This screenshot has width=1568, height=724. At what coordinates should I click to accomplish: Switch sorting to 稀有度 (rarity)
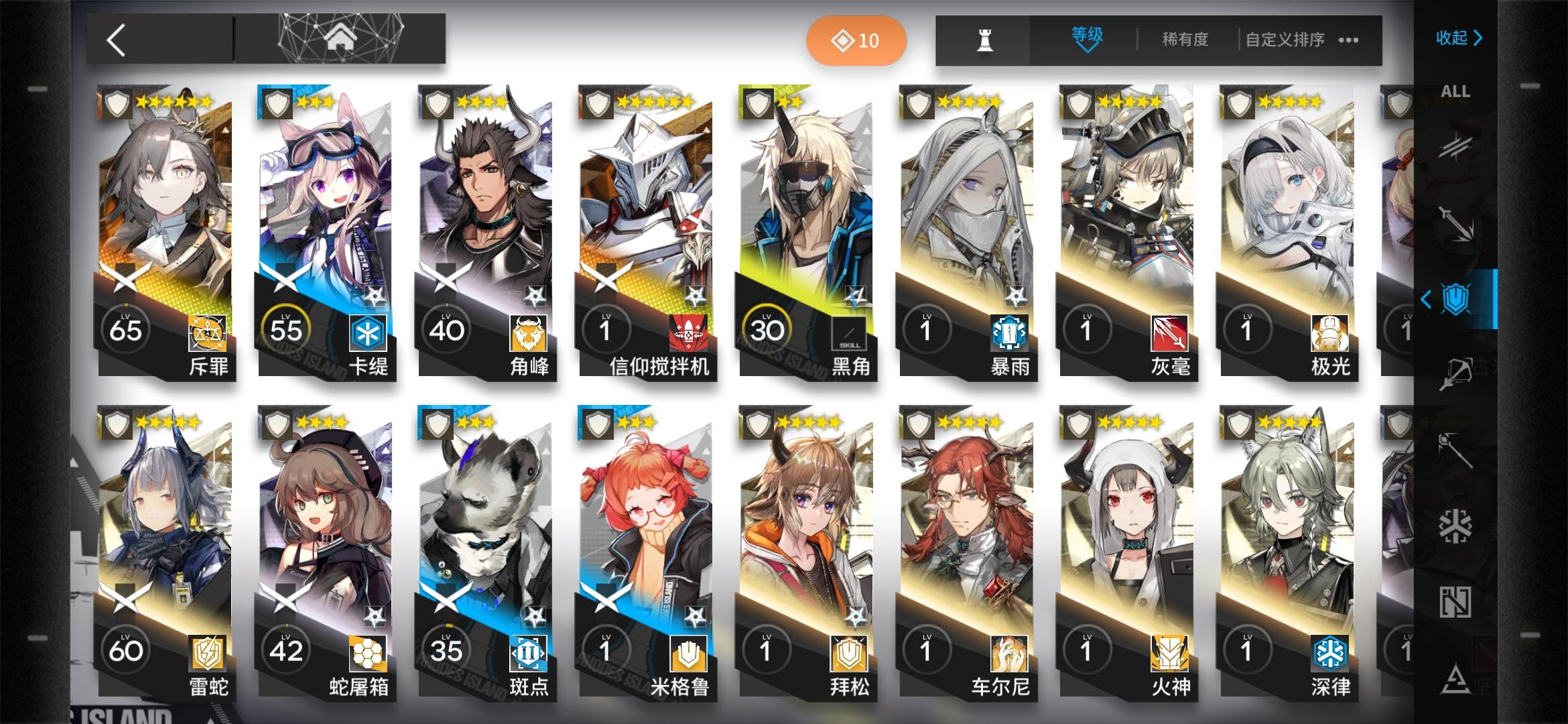(x=1185, y=40)
